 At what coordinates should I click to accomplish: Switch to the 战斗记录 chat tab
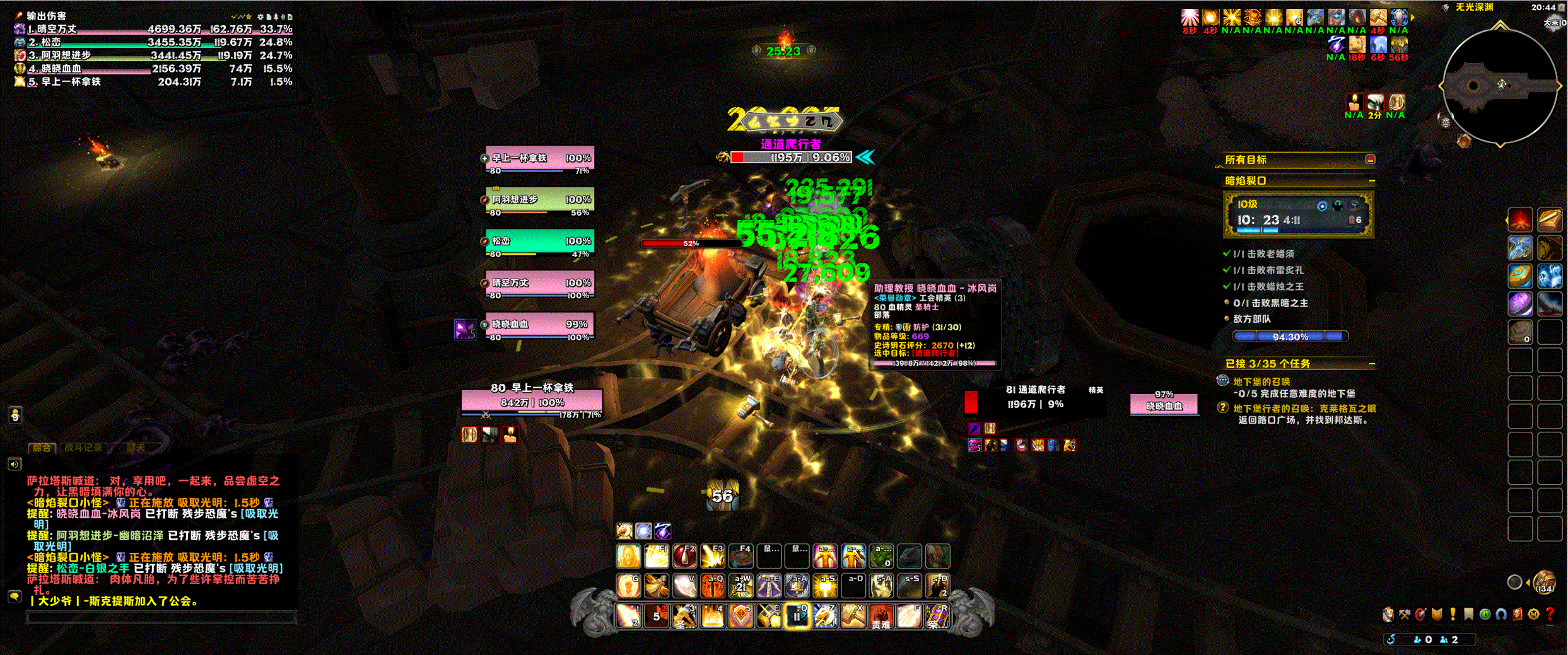(83, 448)
